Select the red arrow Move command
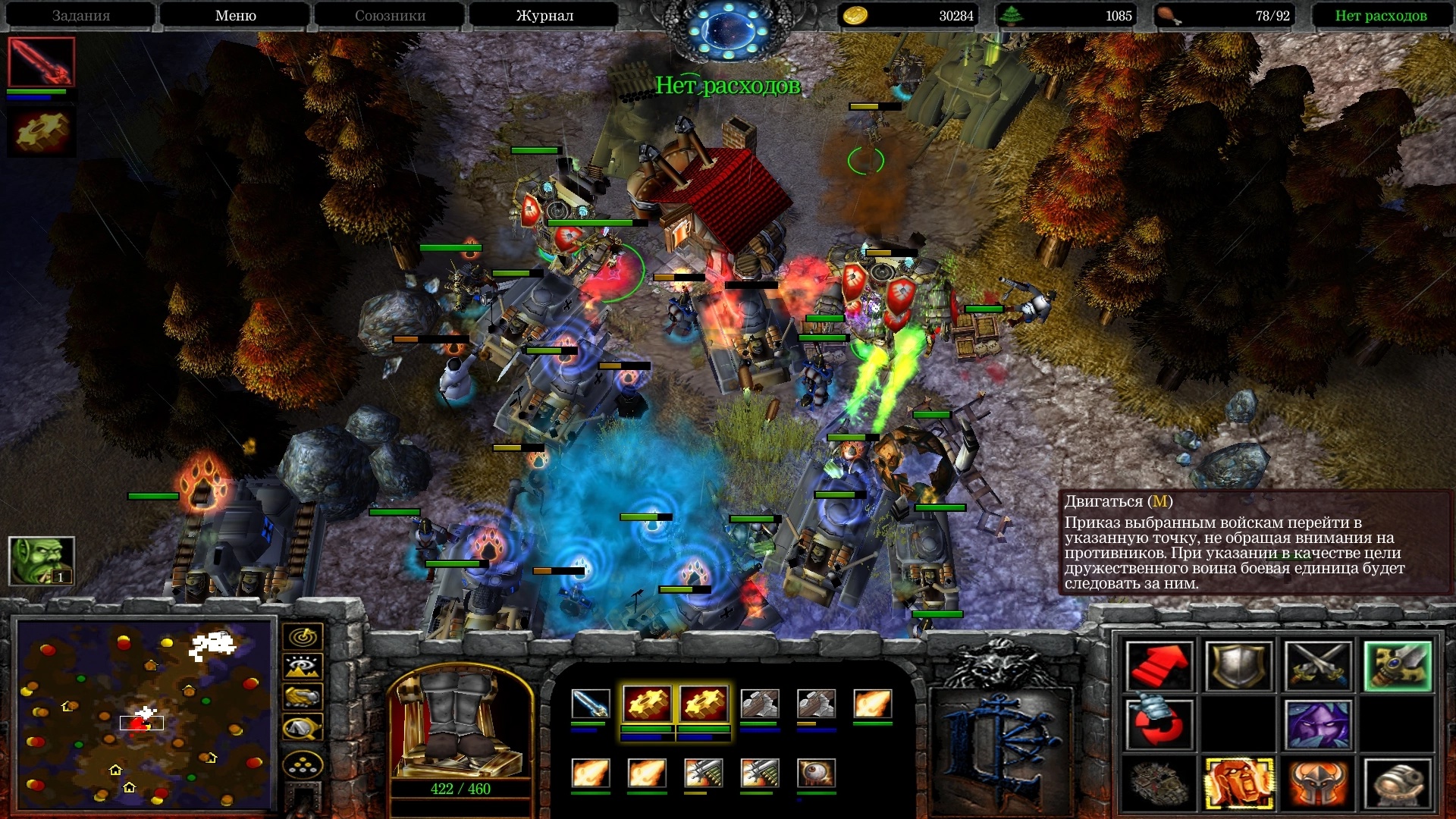Viewport: 1456px width, 819px height. (1159, 667)
